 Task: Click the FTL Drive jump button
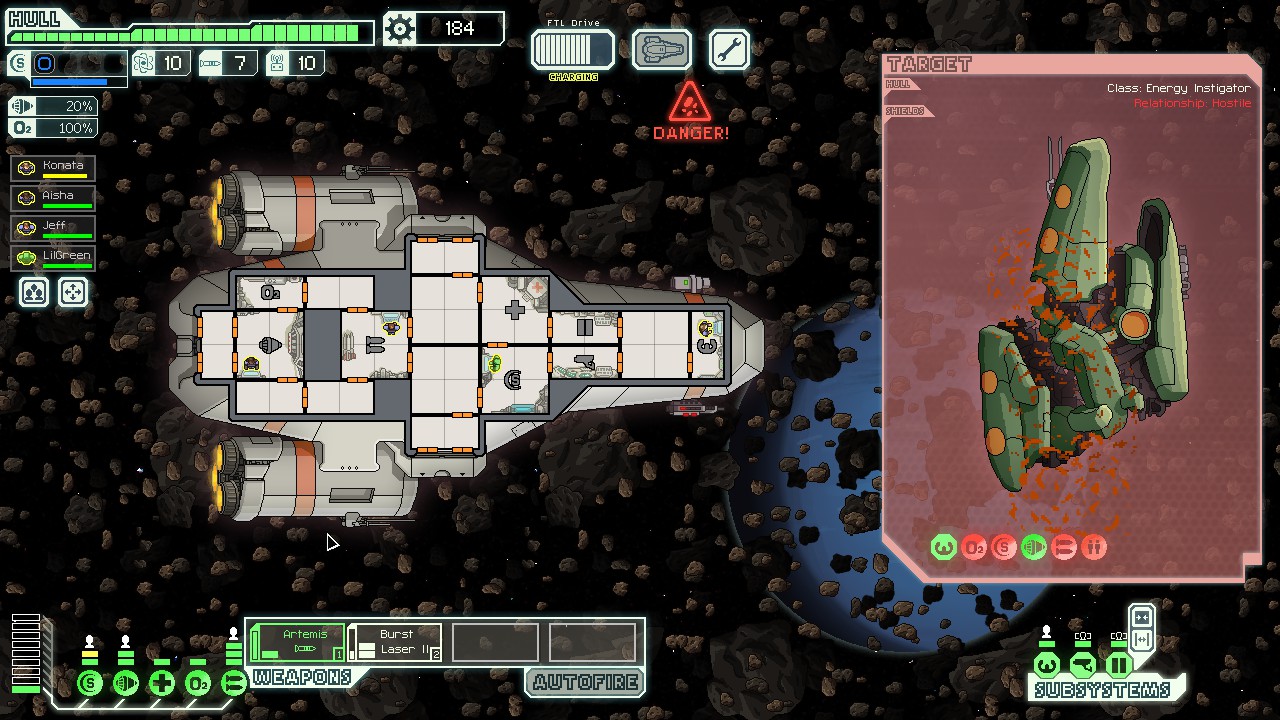point(572,49)
